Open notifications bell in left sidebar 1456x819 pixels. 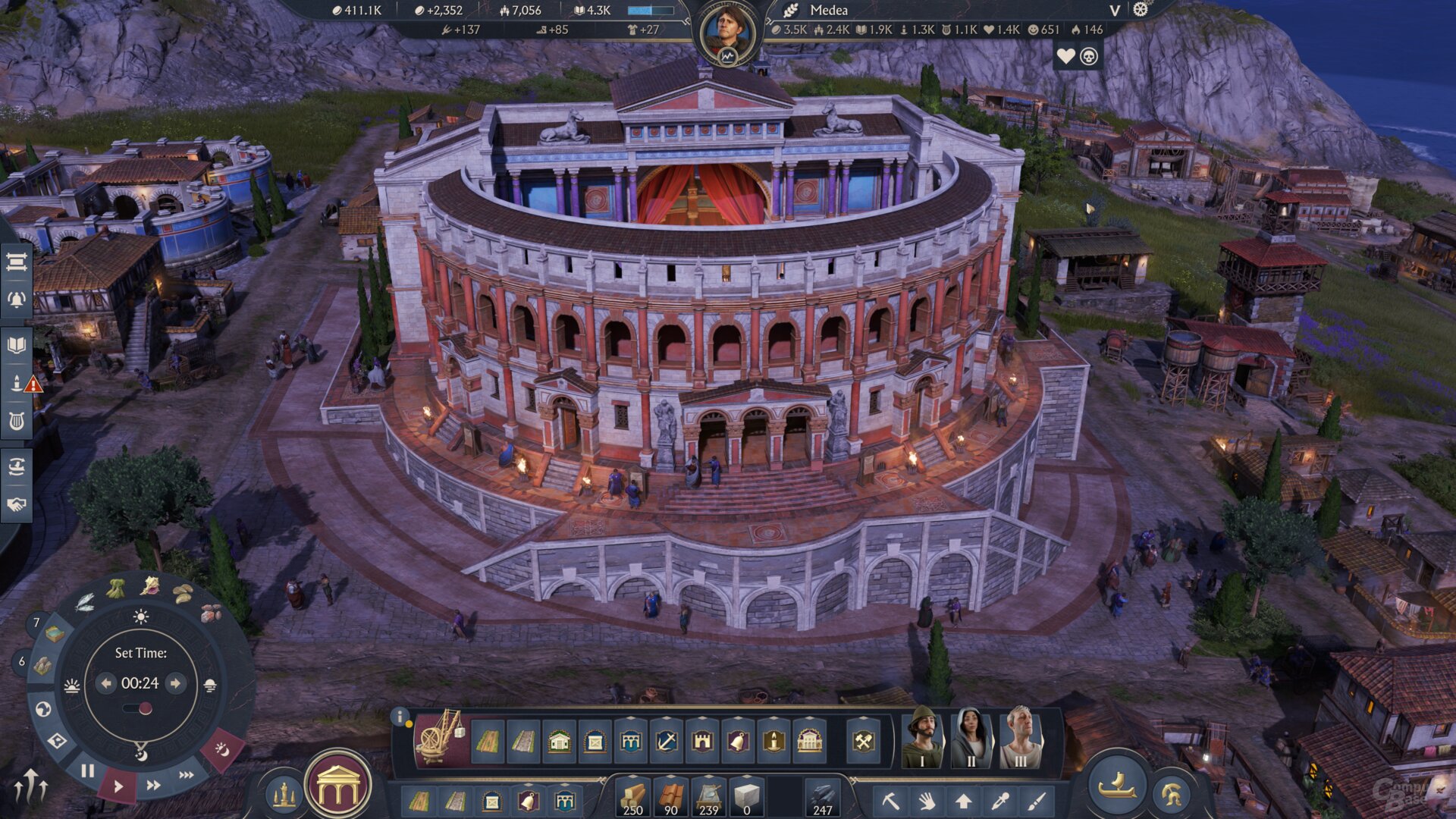coord(17,300)
